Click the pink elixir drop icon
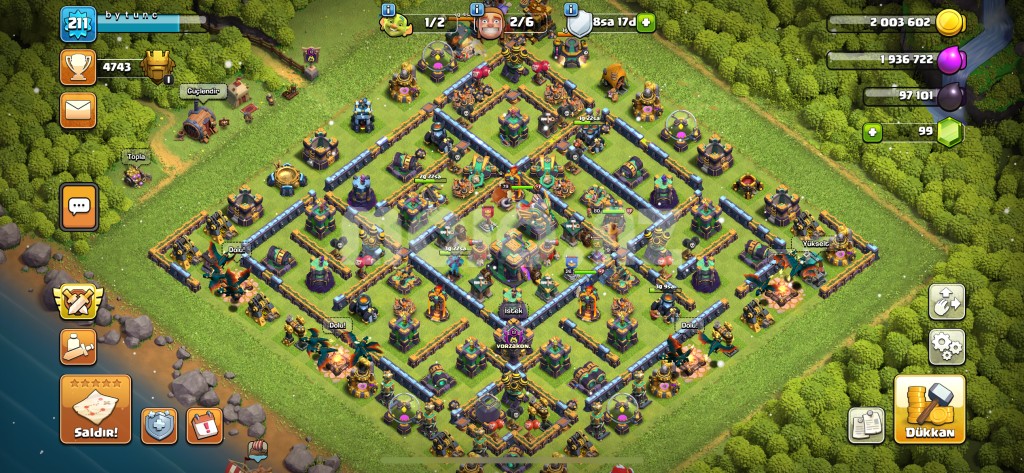Image resolution: width=1024 pixels, height=473 pixels. [x=952, y=60]
